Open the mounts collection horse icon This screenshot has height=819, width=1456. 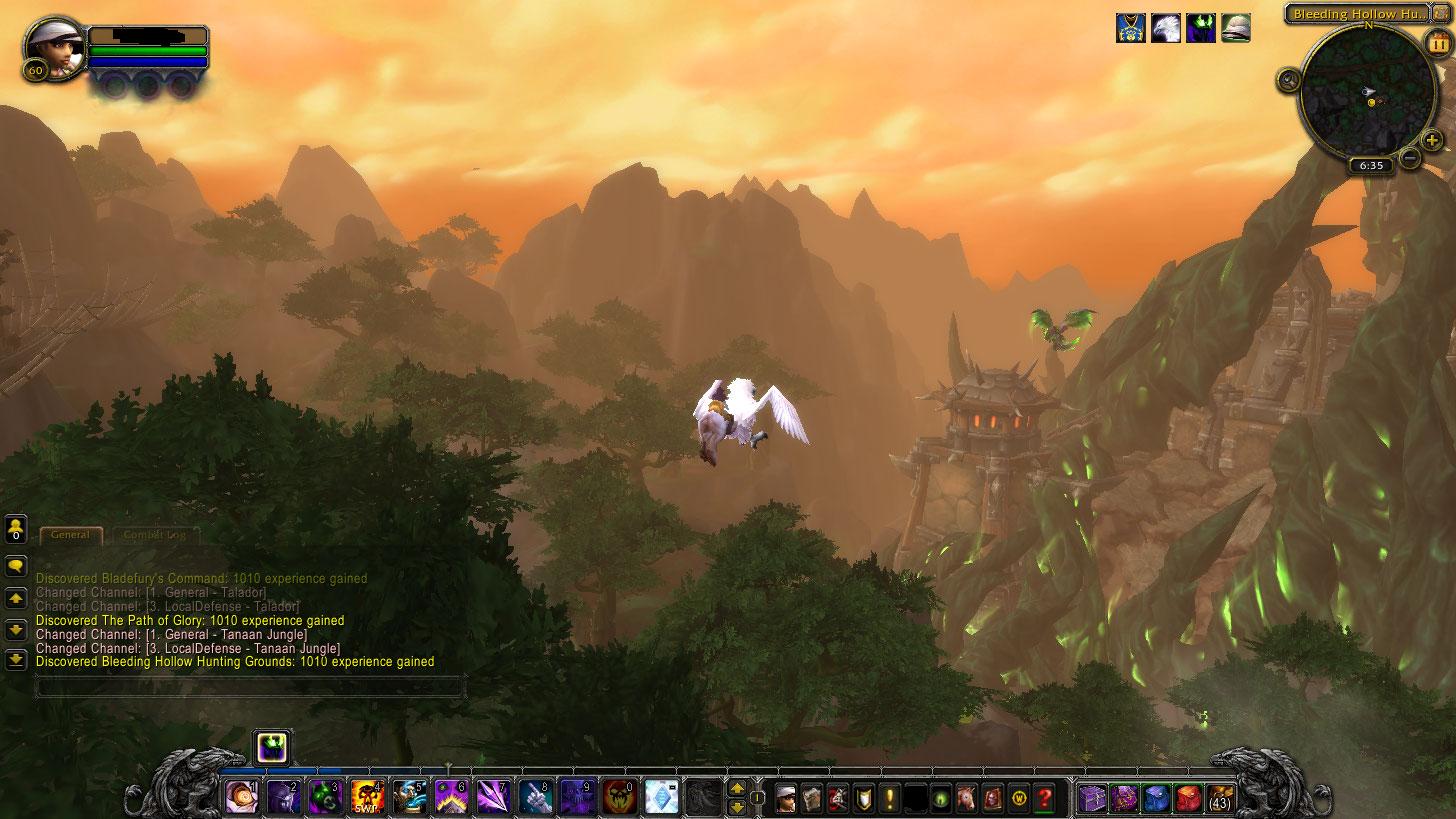click(967, 798)
